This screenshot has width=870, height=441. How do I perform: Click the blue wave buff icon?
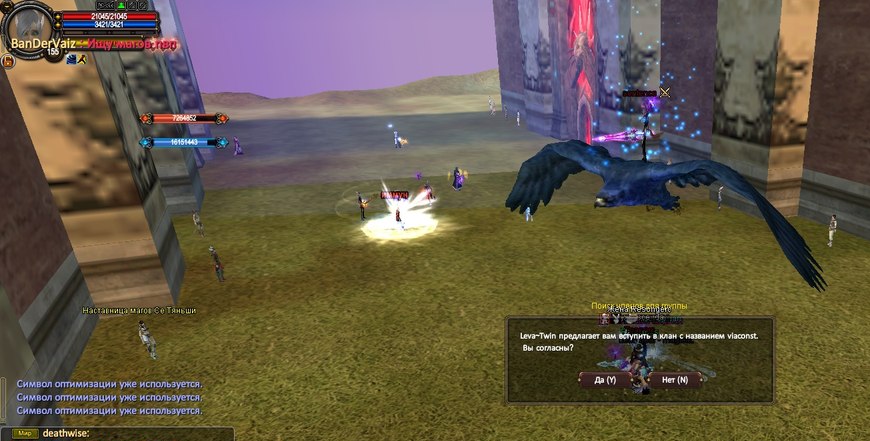click(72, 59)
